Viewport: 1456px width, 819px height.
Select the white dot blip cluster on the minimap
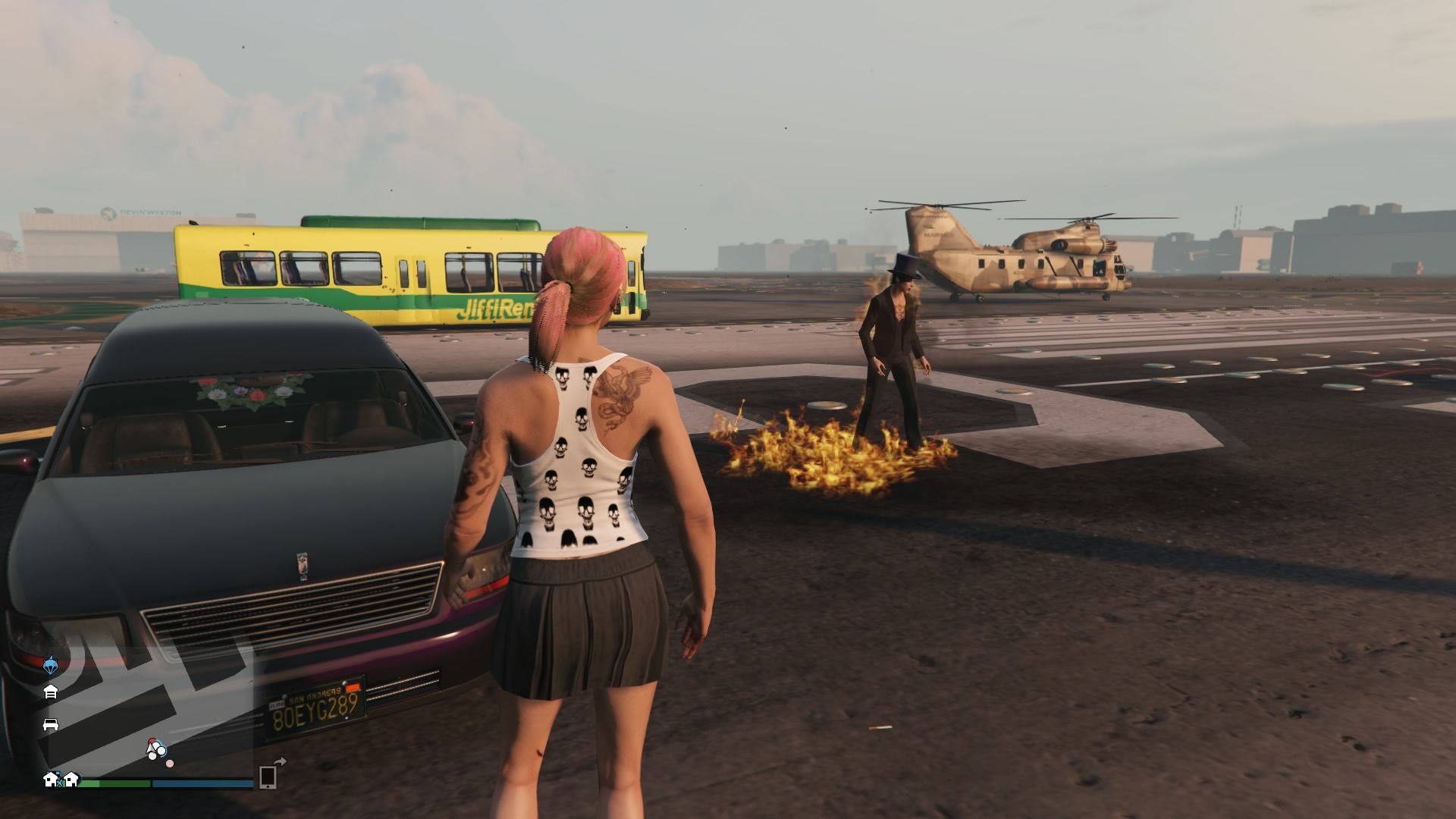click(156, 752)
